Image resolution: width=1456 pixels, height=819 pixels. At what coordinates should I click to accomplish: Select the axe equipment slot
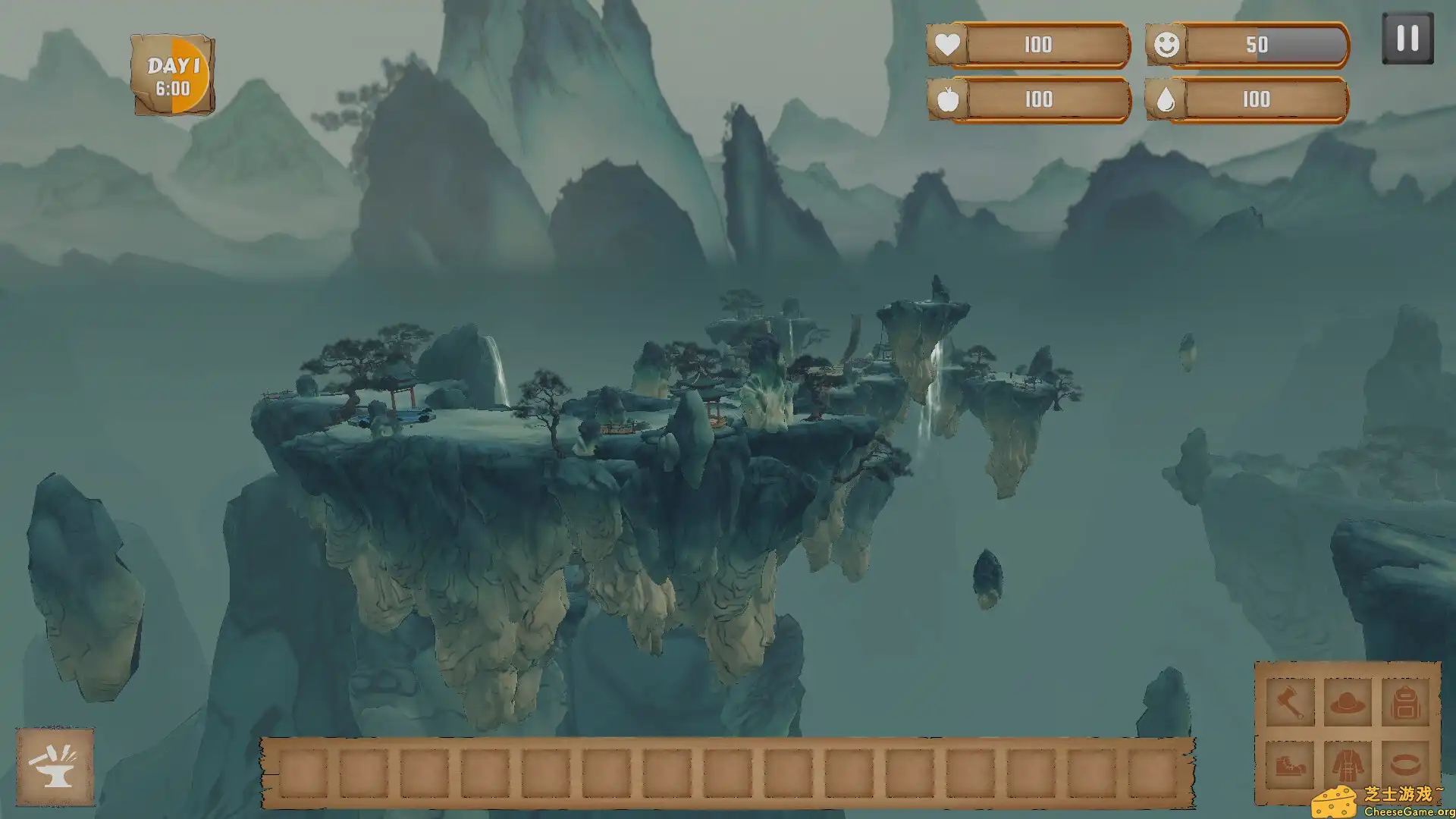pyautogui.click(x=1289, y=704)
